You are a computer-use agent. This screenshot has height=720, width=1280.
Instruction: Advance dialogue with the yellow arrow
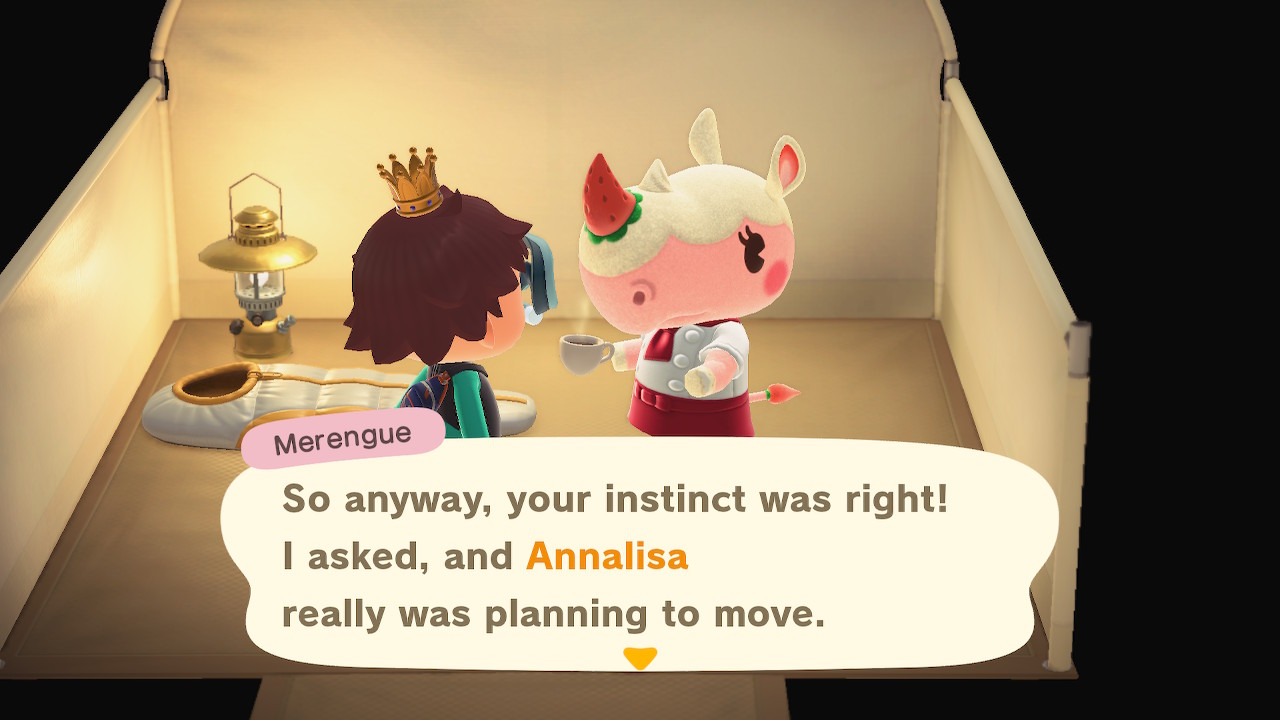pos(640,658)
